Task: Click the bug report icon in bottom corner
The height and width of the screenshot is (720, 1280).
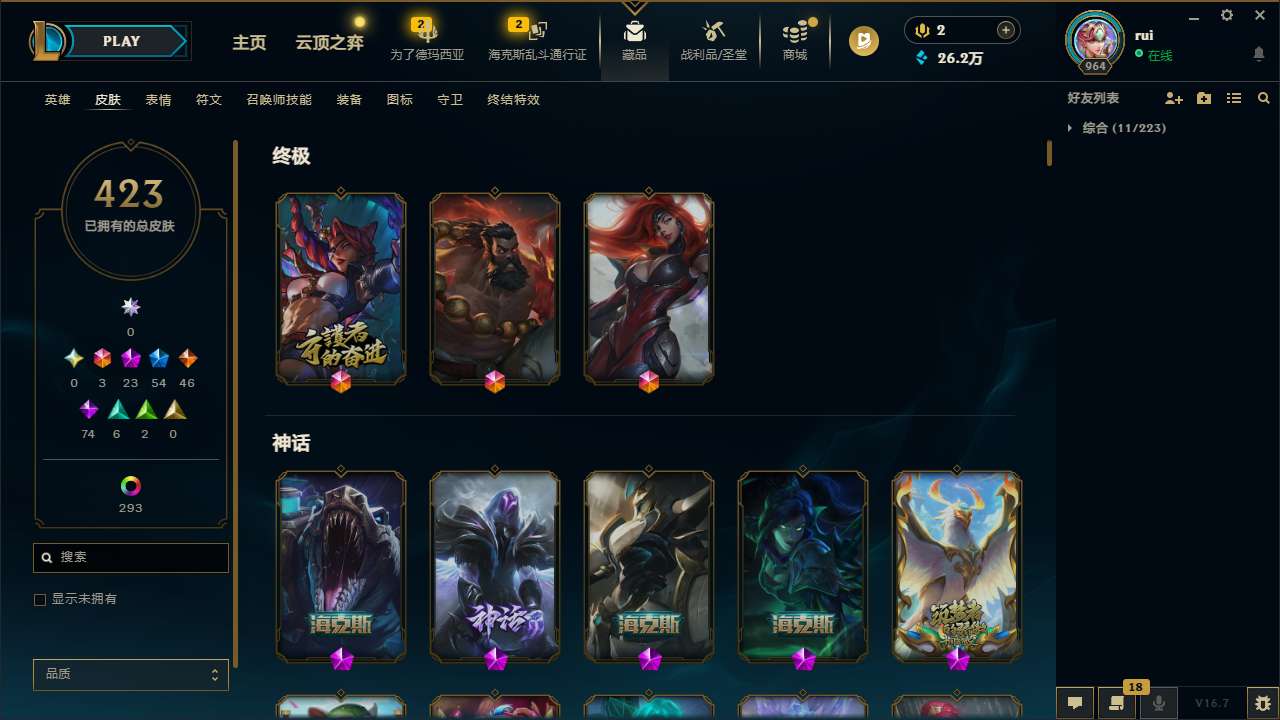Action: [x=1262, y=703]
